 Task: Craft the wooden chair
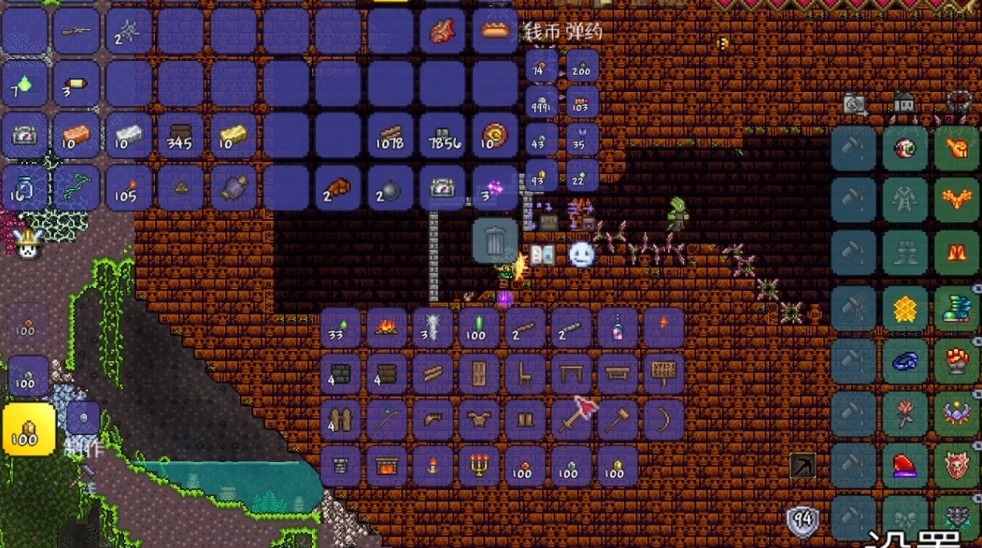pos(525,375)
